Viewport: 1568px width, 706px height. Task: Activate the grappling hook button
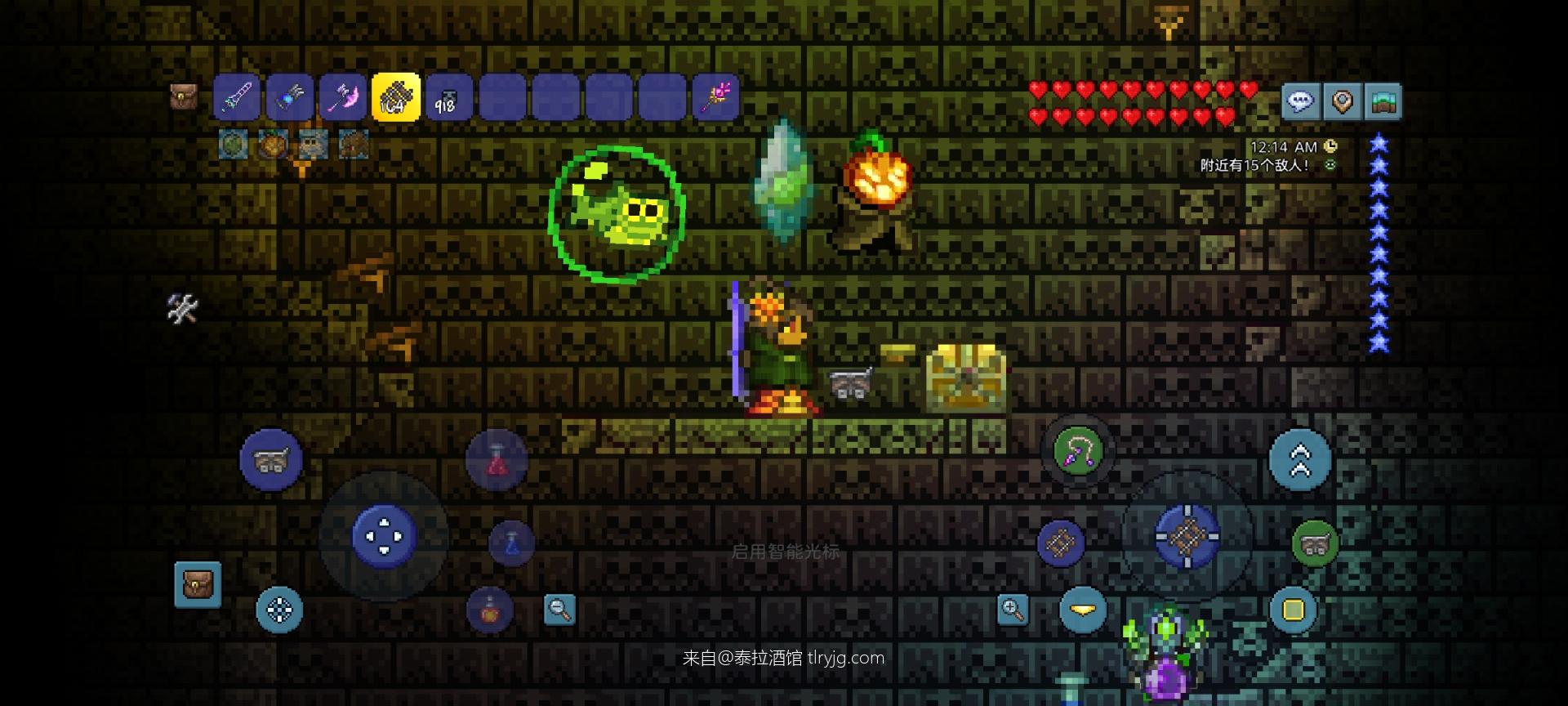coord(1078,452)
